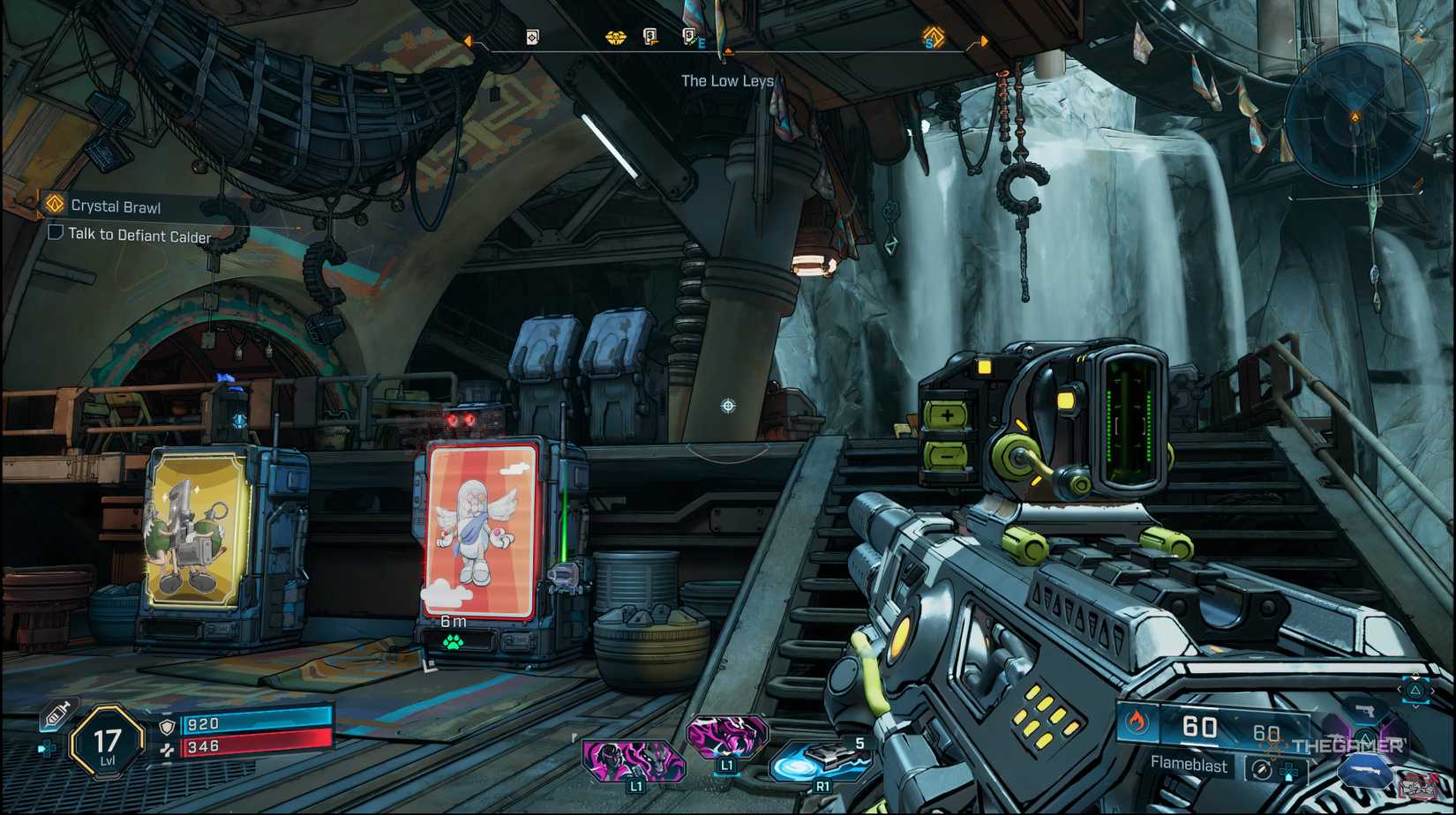Select the highlighted shotgun weapon slot
Screen dimensions: 1456x815
tap(1366, 772)
